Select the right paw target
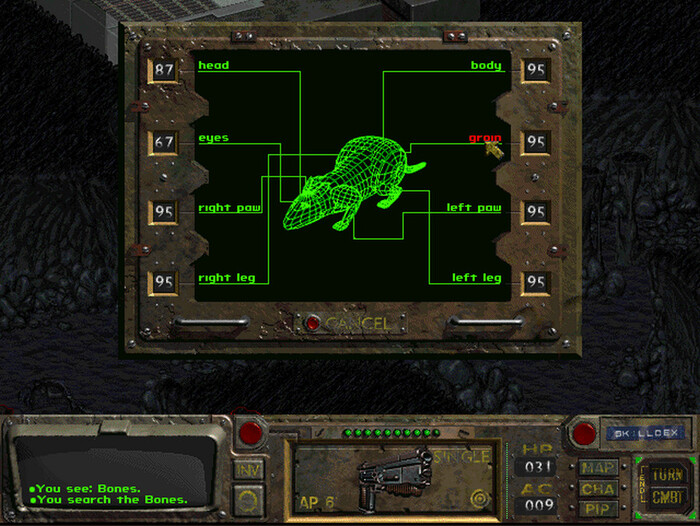 click(x=228, y=208)
